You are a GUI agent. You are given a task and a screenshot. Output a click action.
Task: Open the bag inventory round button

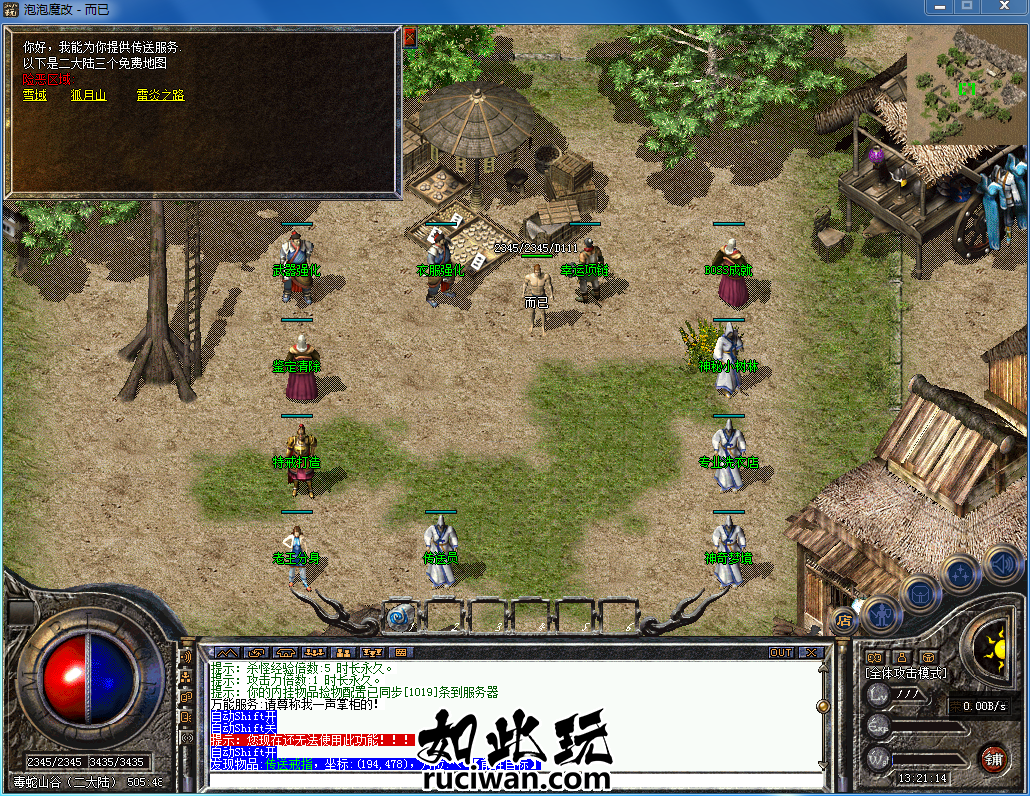point(920,594)
